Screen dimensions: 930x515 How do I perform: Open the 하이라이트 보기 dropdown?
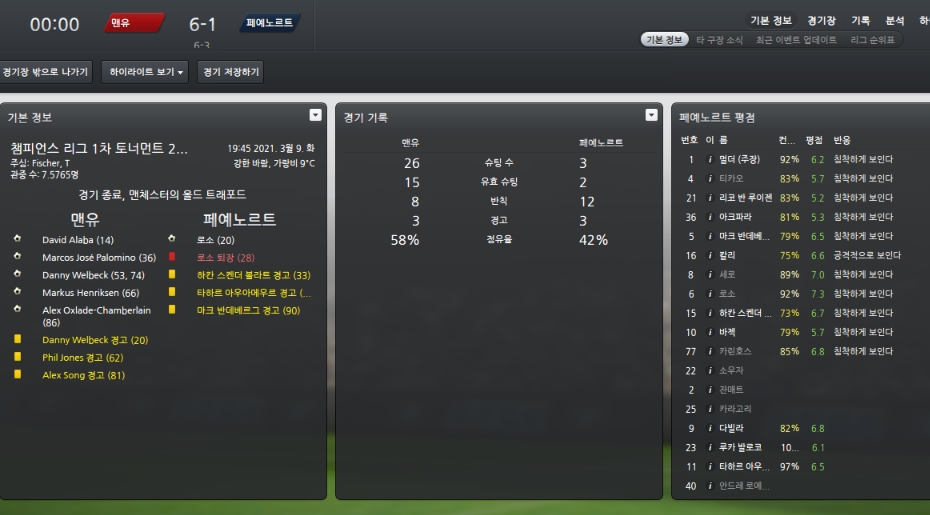click(x=145, y=72)
